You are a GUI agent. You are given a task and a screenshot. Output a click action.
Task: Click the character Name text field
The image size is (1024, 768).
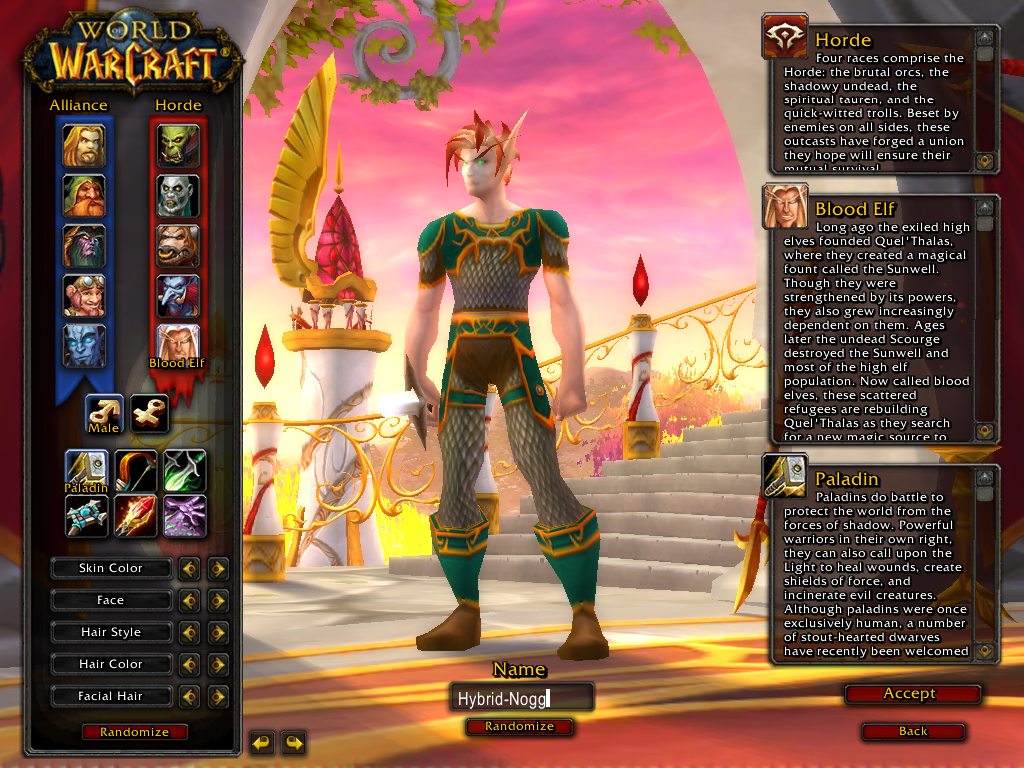pos(520,698)
